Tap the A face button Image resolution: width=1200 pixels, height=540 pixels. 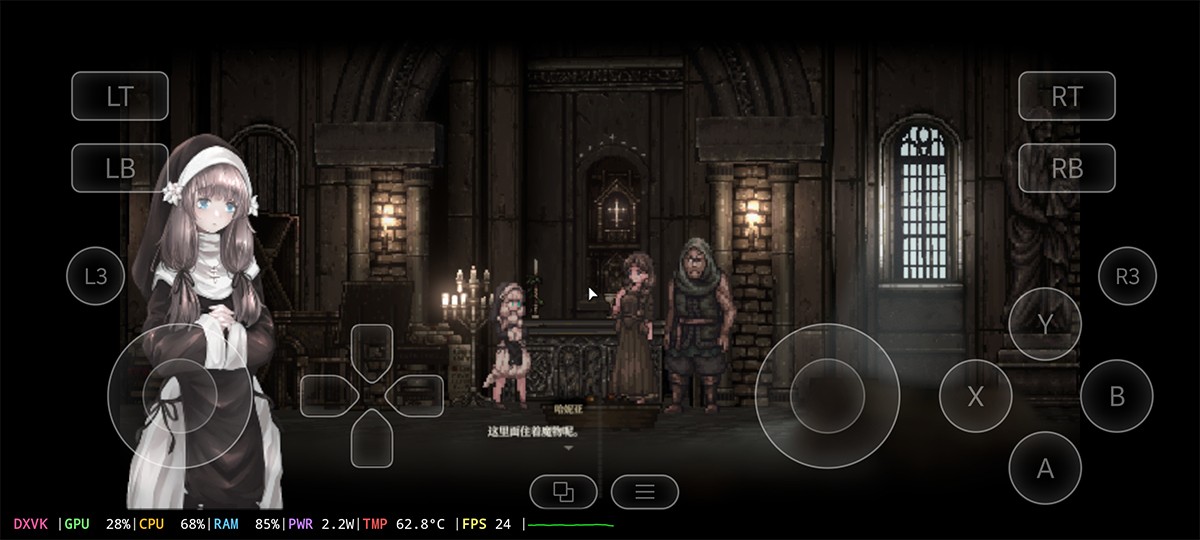coord(1045,468)
